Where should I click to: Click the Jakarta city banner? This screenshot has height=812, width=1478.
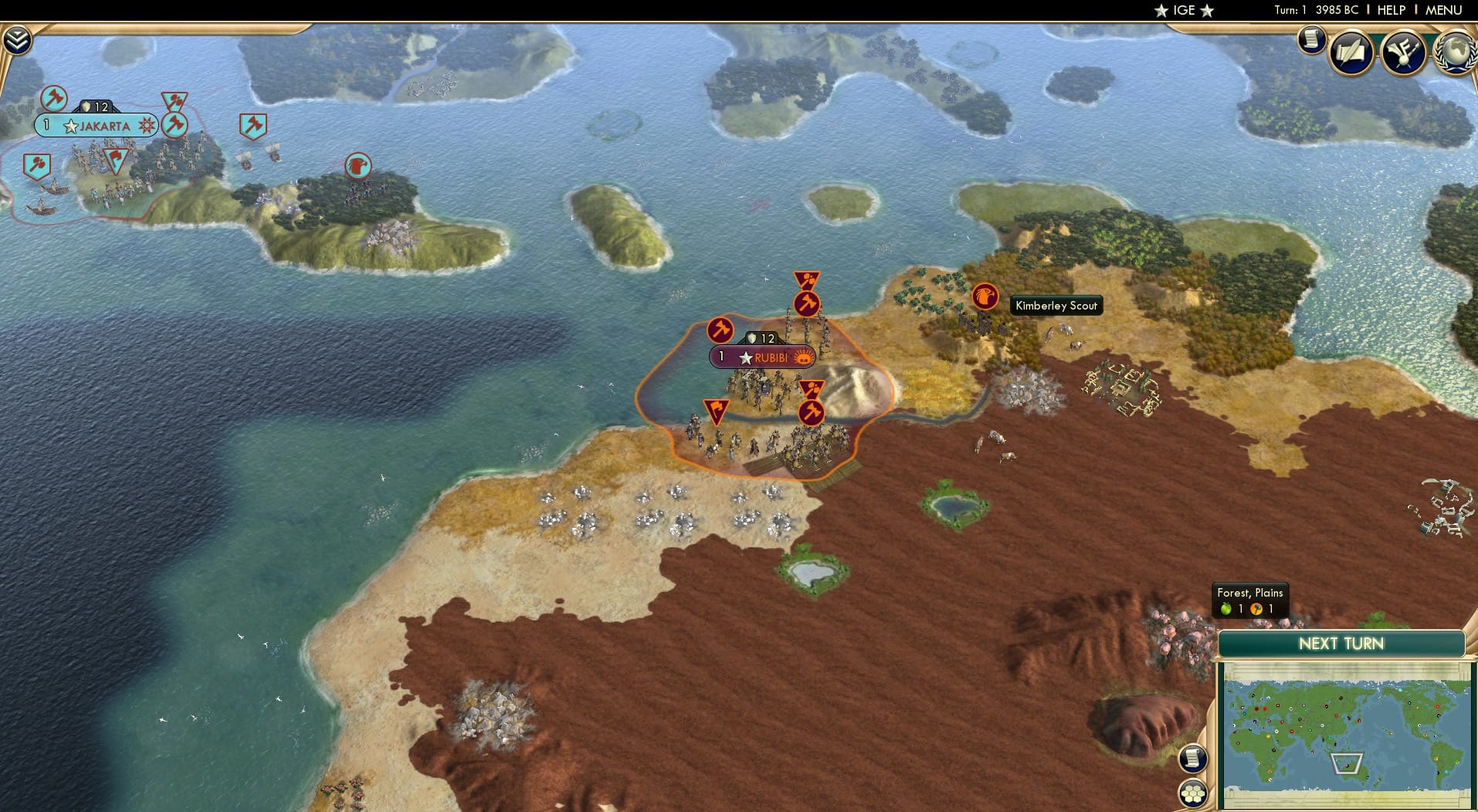tap(95, 124)
